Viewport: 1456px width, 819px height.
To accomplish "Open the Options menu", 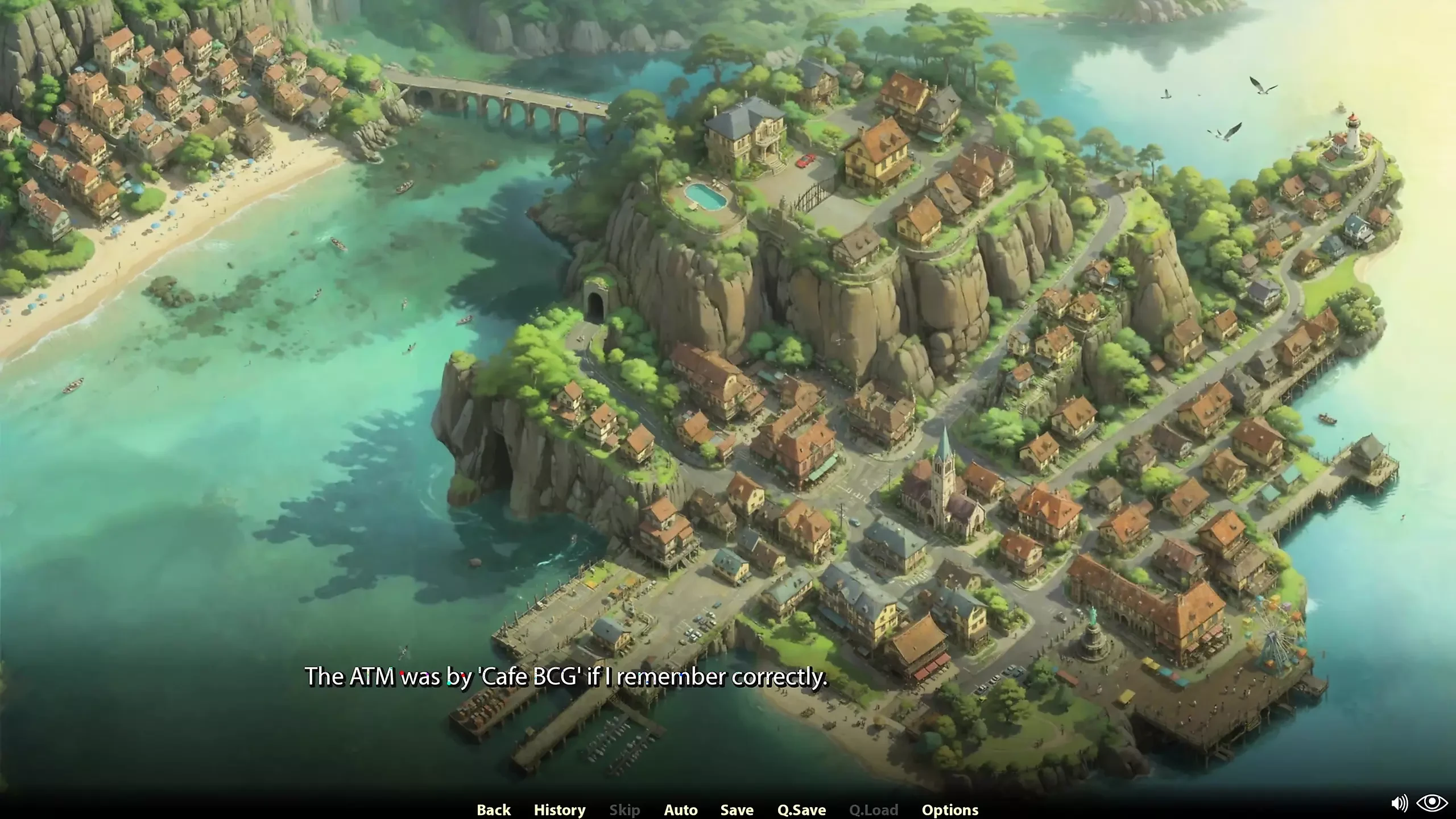I will 950,809.
